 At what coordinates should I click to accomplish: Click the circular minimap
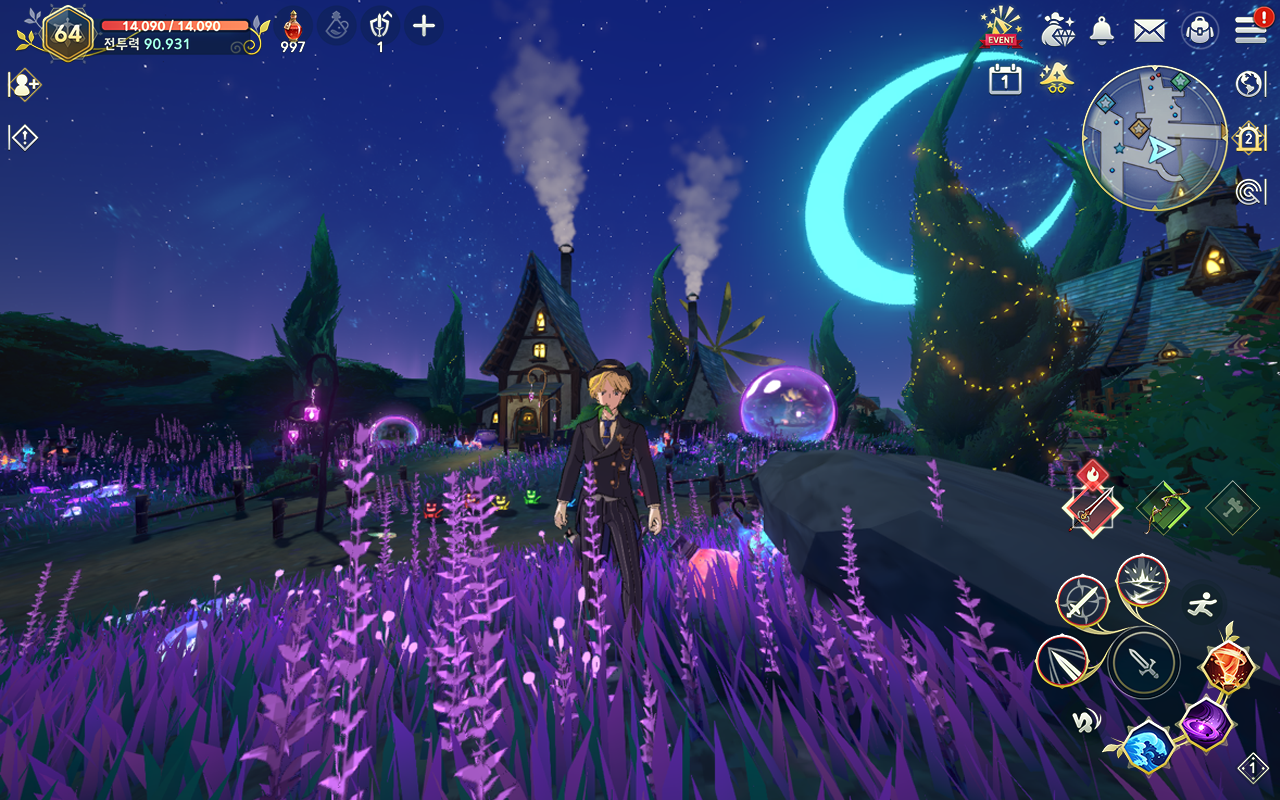pyautogui.click(x=1154, y=138)
